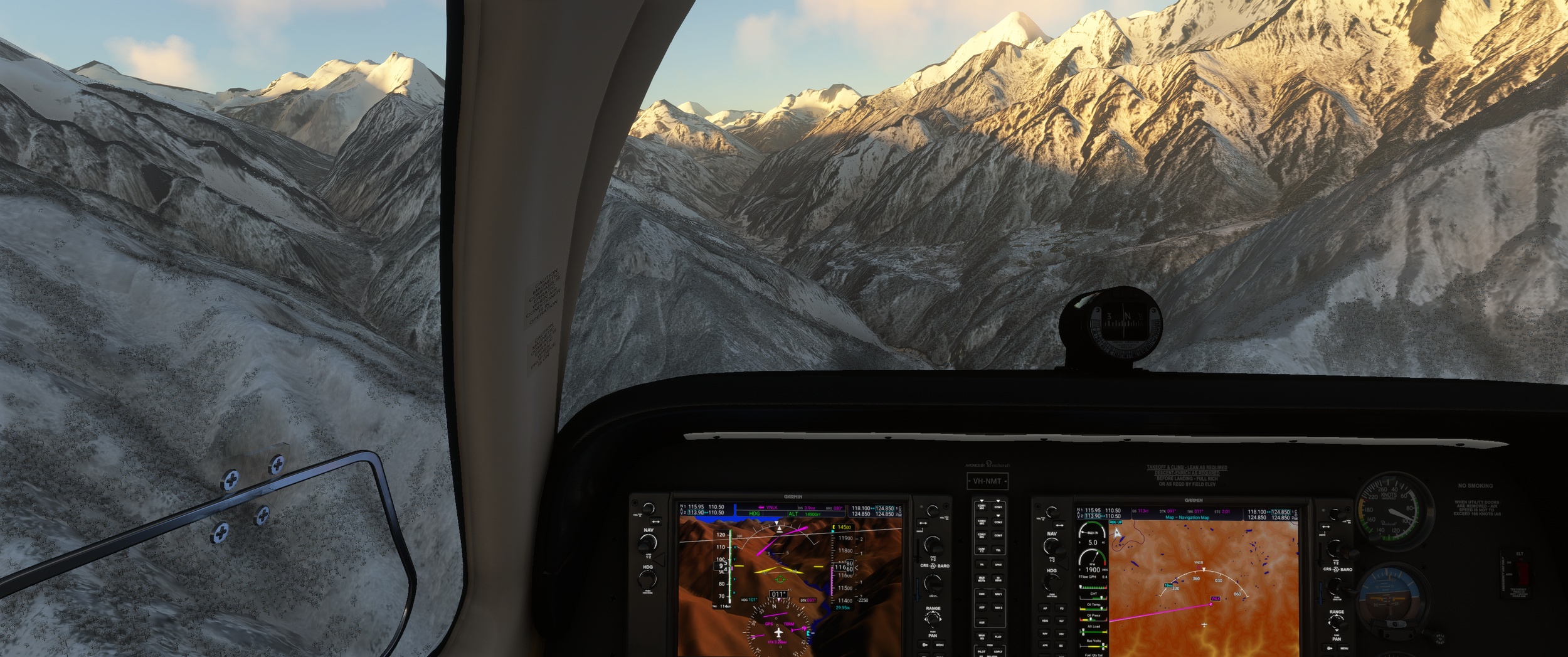1568x657 pixels.
Task: Click the ADF audio panel button
Action: coord(982,608)
